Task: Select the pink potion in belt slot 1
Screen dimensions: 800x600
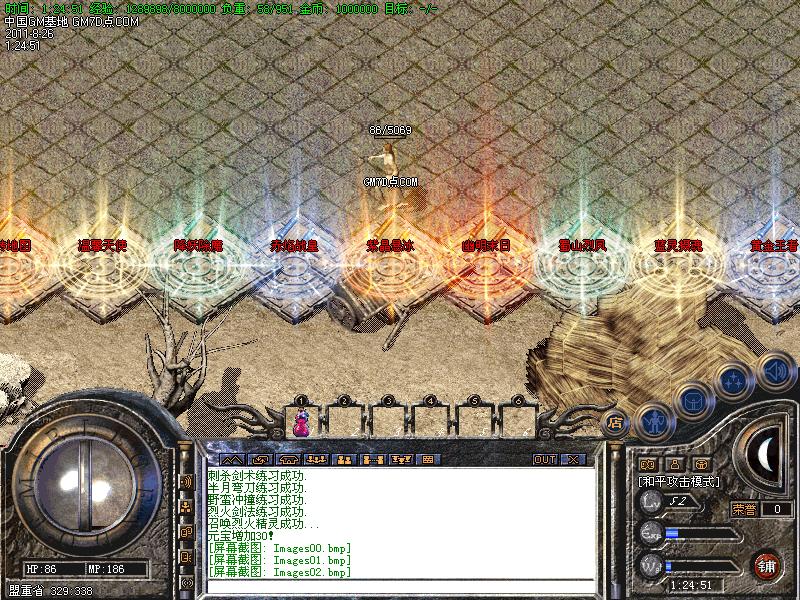Action: point(300,422)
